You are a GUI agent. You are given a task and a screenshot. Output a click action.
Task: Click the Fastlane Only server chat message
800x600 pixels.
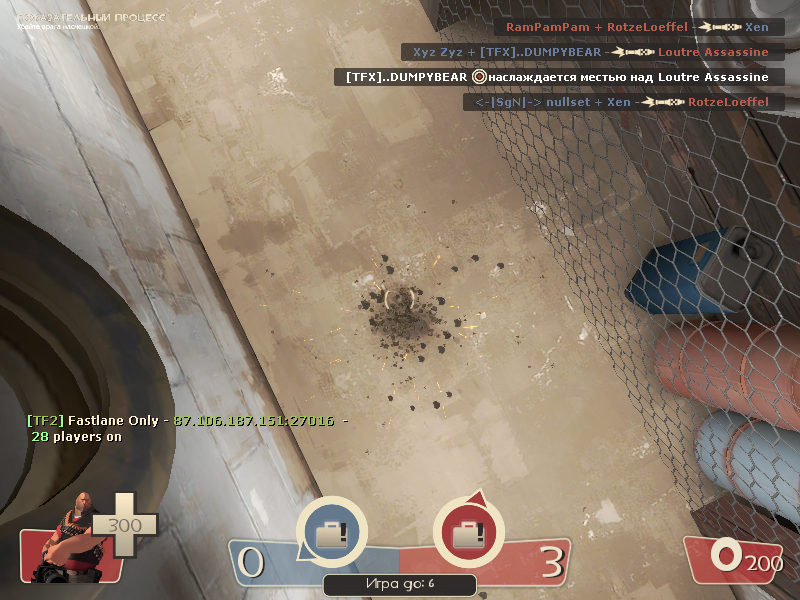[x=188, y=428]
